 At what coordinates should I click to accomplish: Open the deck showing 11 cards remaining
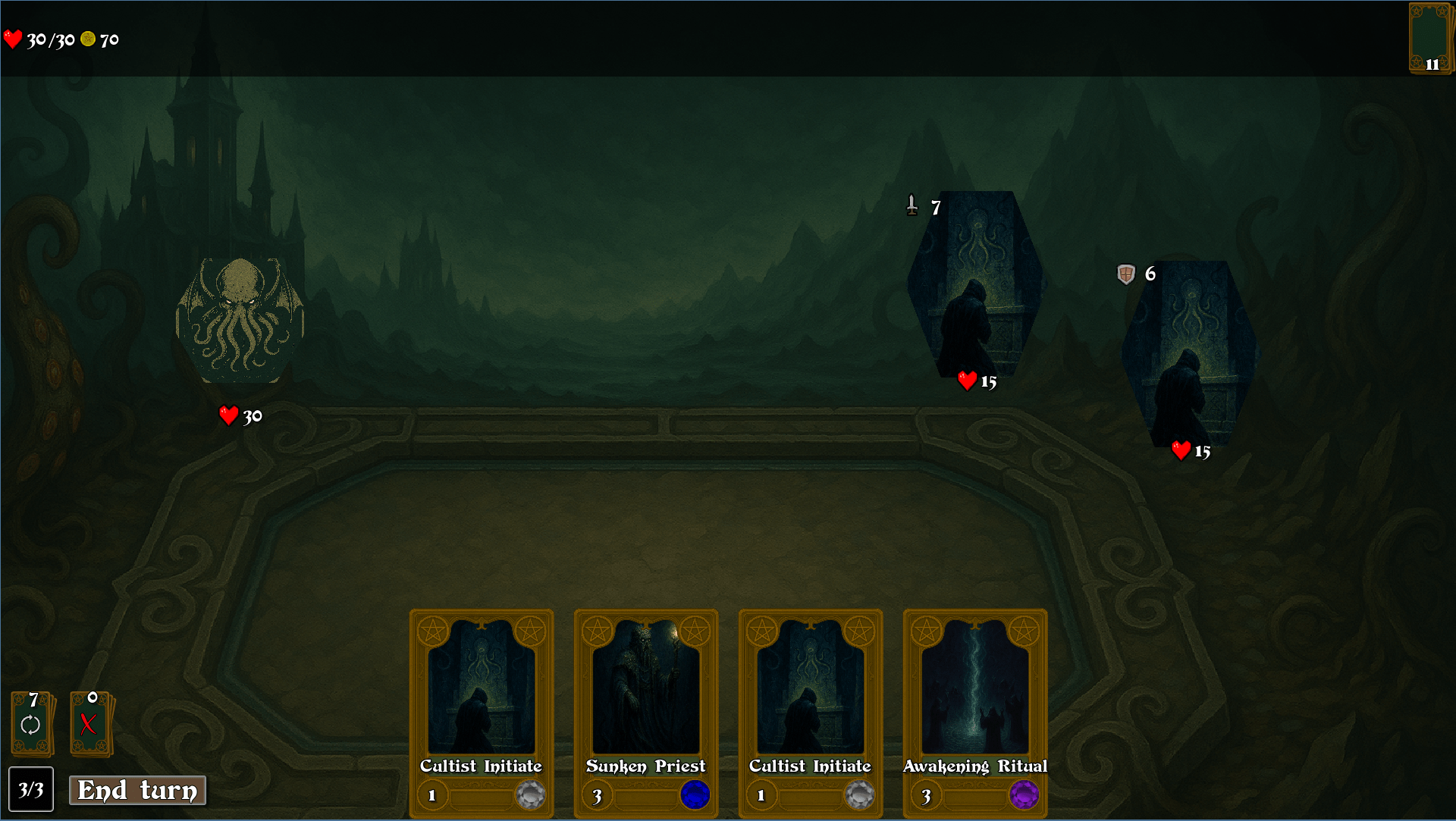point(1430,37)
